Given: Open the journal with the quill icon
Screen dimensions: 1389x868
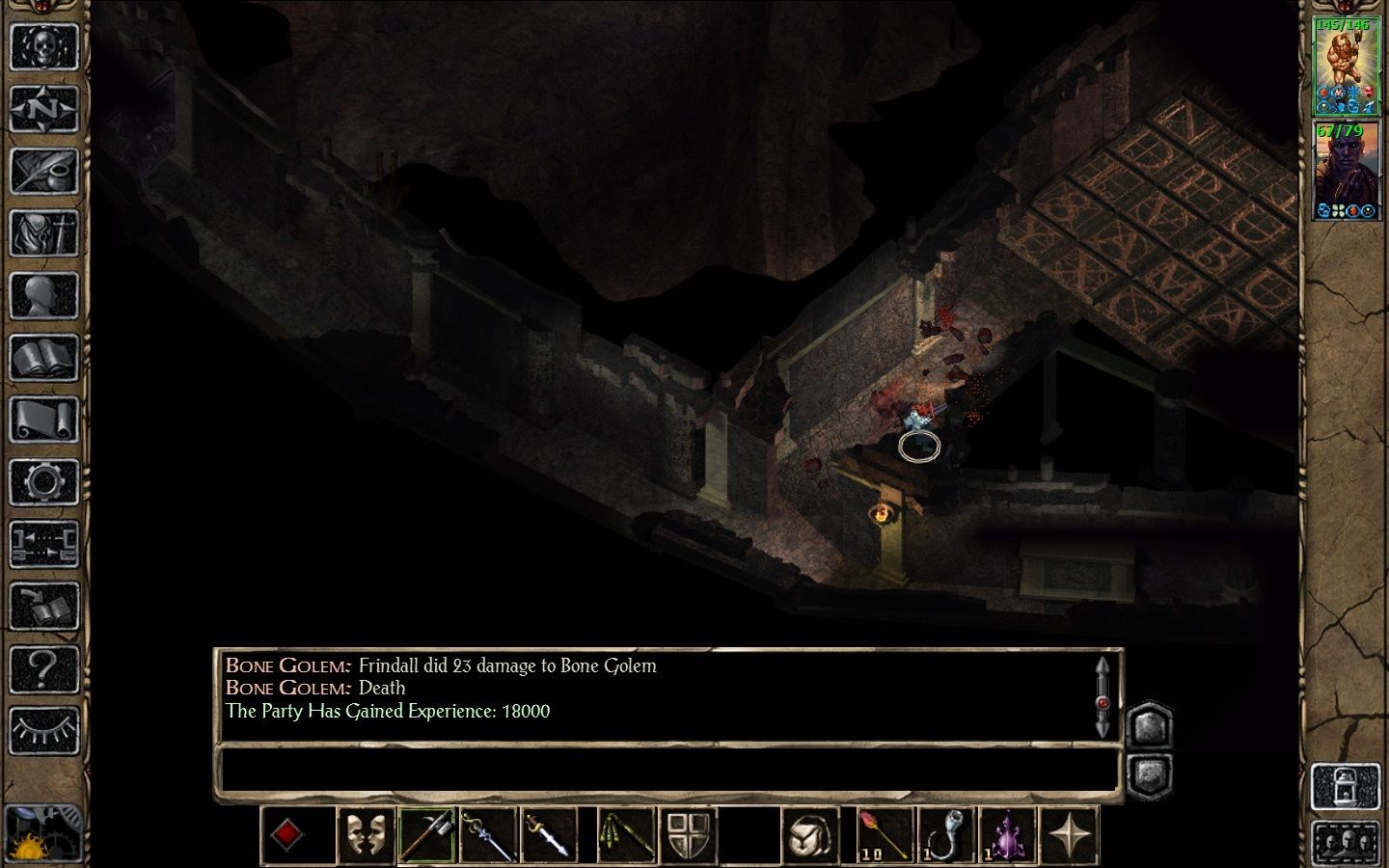Looking at the screenshot, I should pos(44,172).
